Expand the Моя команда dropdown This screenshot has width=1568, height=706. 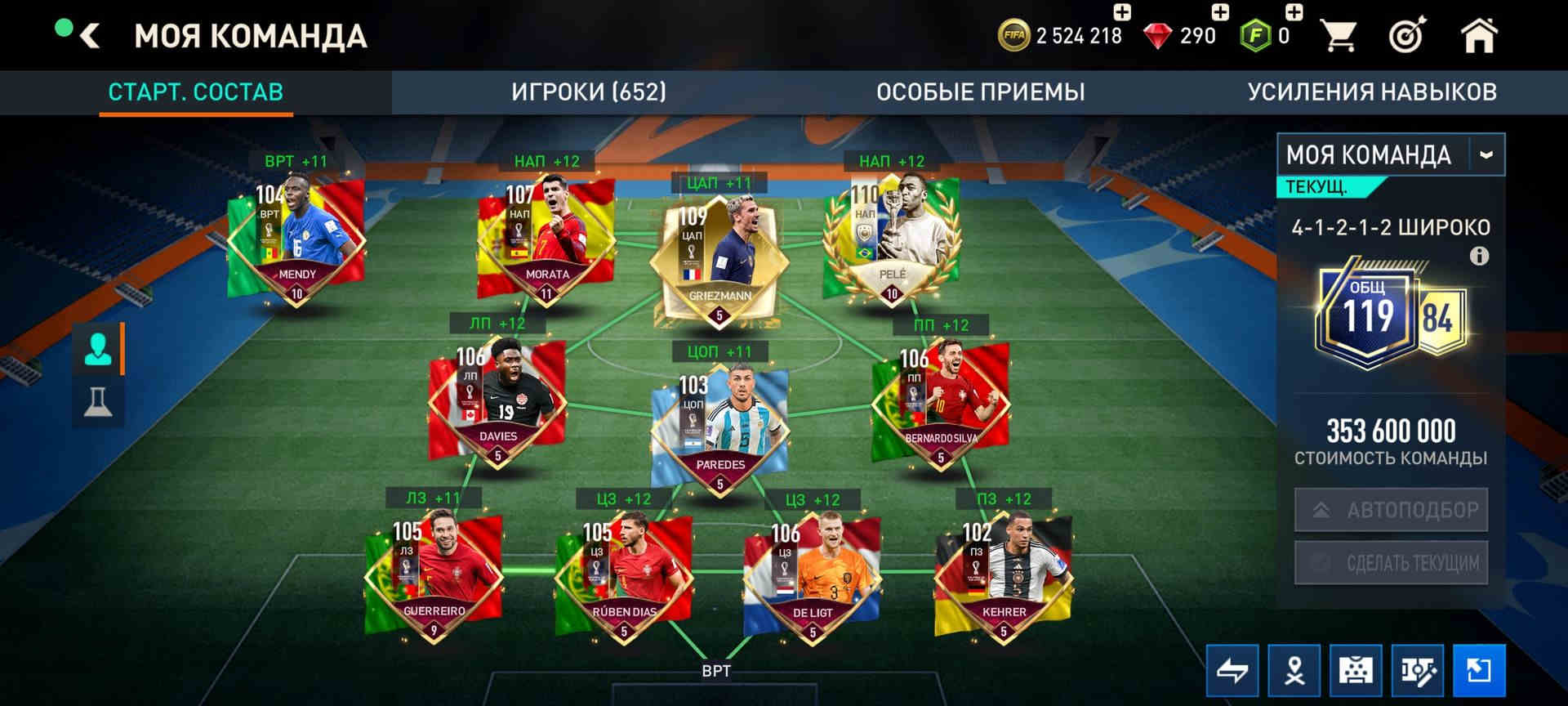(1486, 154)
